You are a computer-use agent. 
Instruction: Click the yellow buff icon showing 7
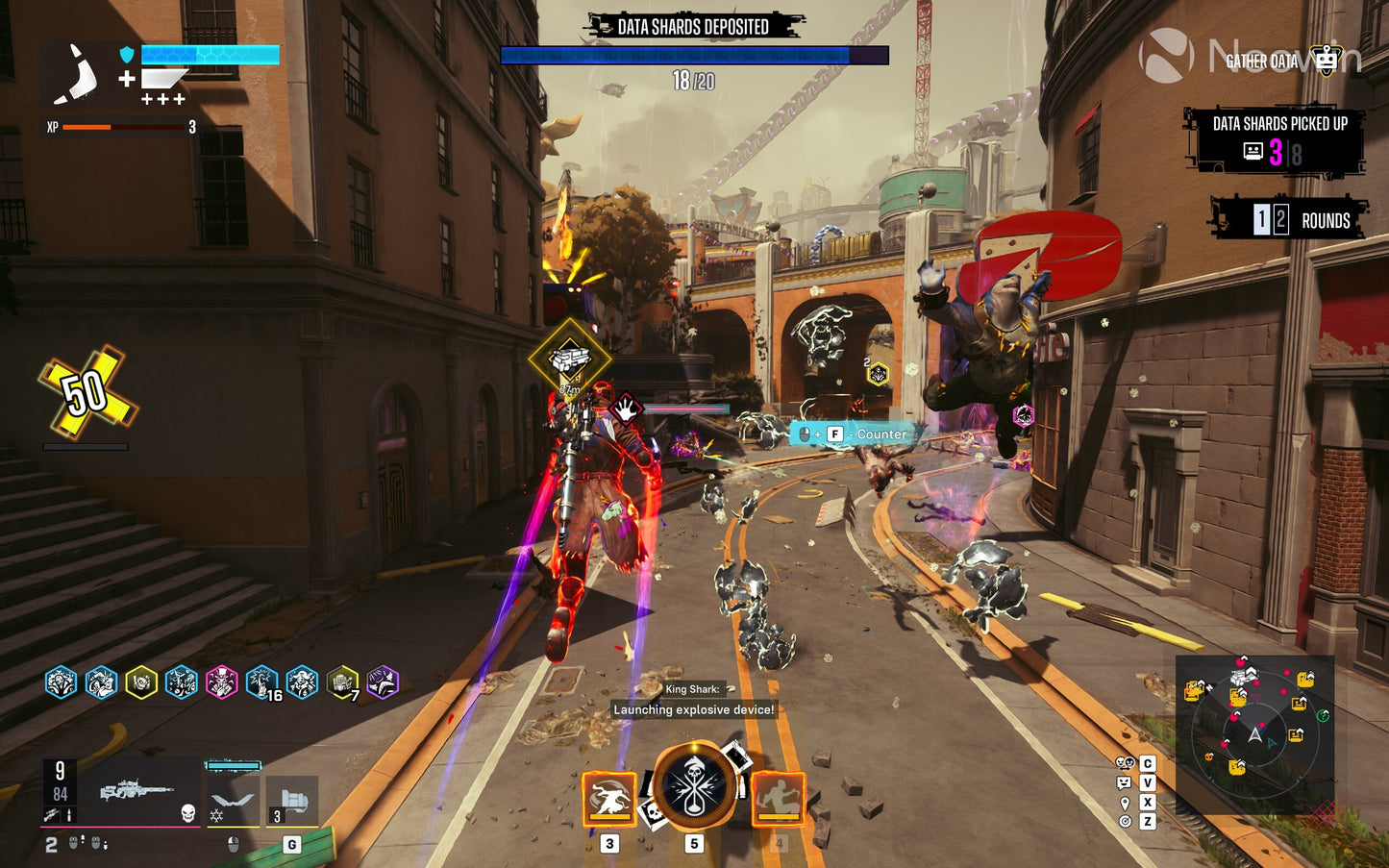[342, 682]
